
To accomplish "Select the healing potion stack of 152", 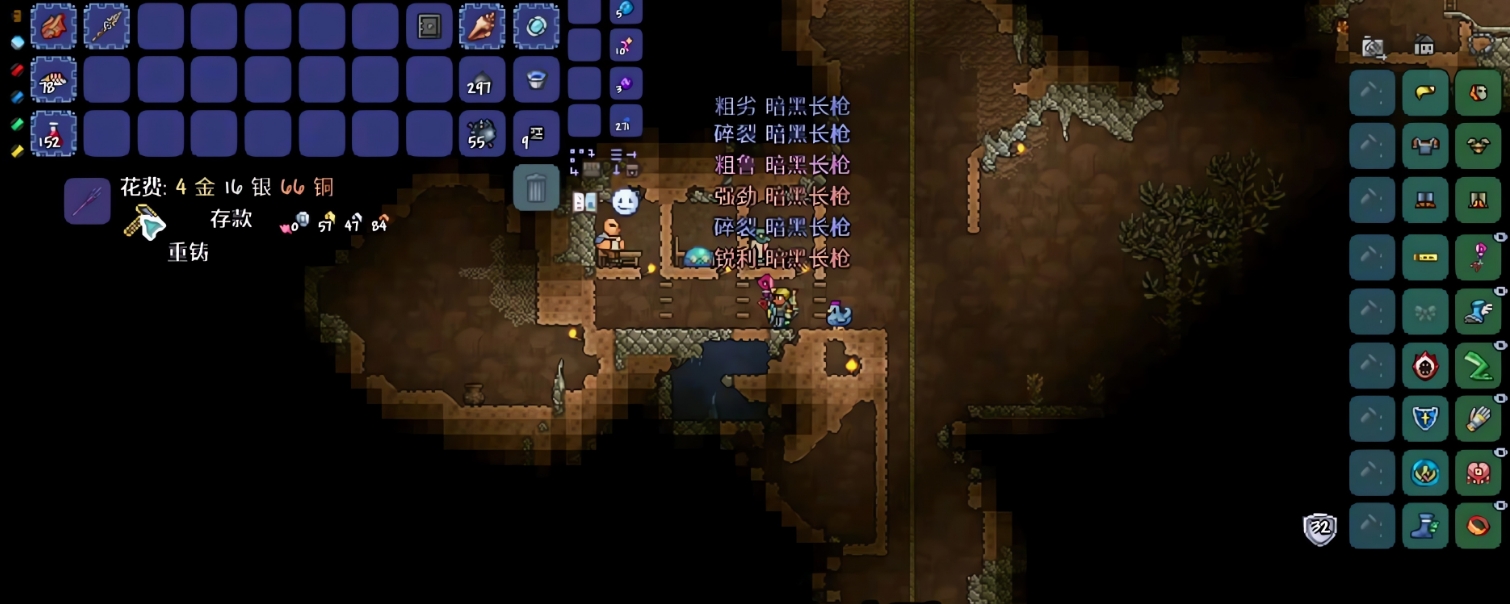I will tap(53, 133).
